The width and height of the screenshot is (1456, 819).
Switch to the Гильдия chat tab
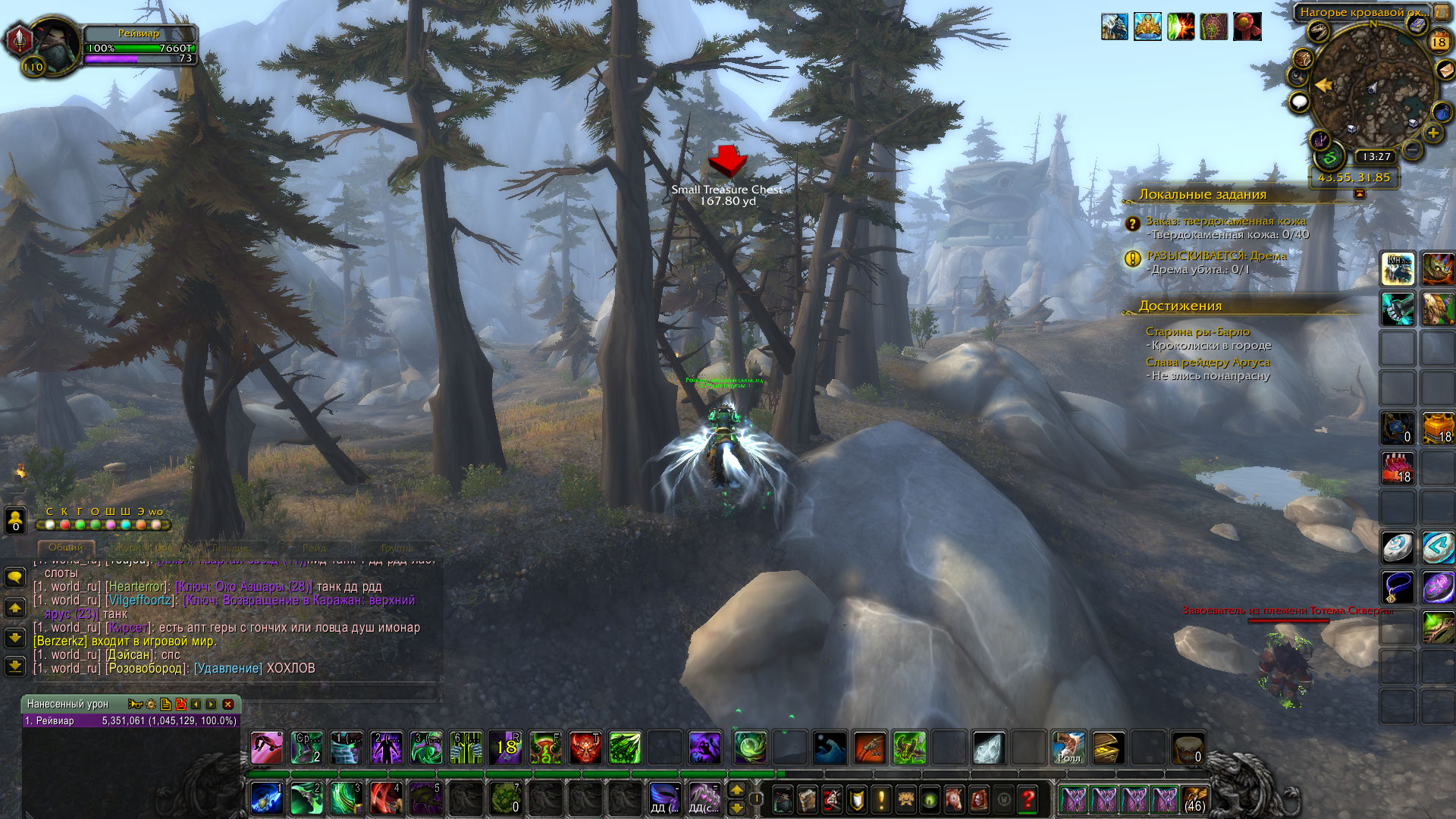228,548
